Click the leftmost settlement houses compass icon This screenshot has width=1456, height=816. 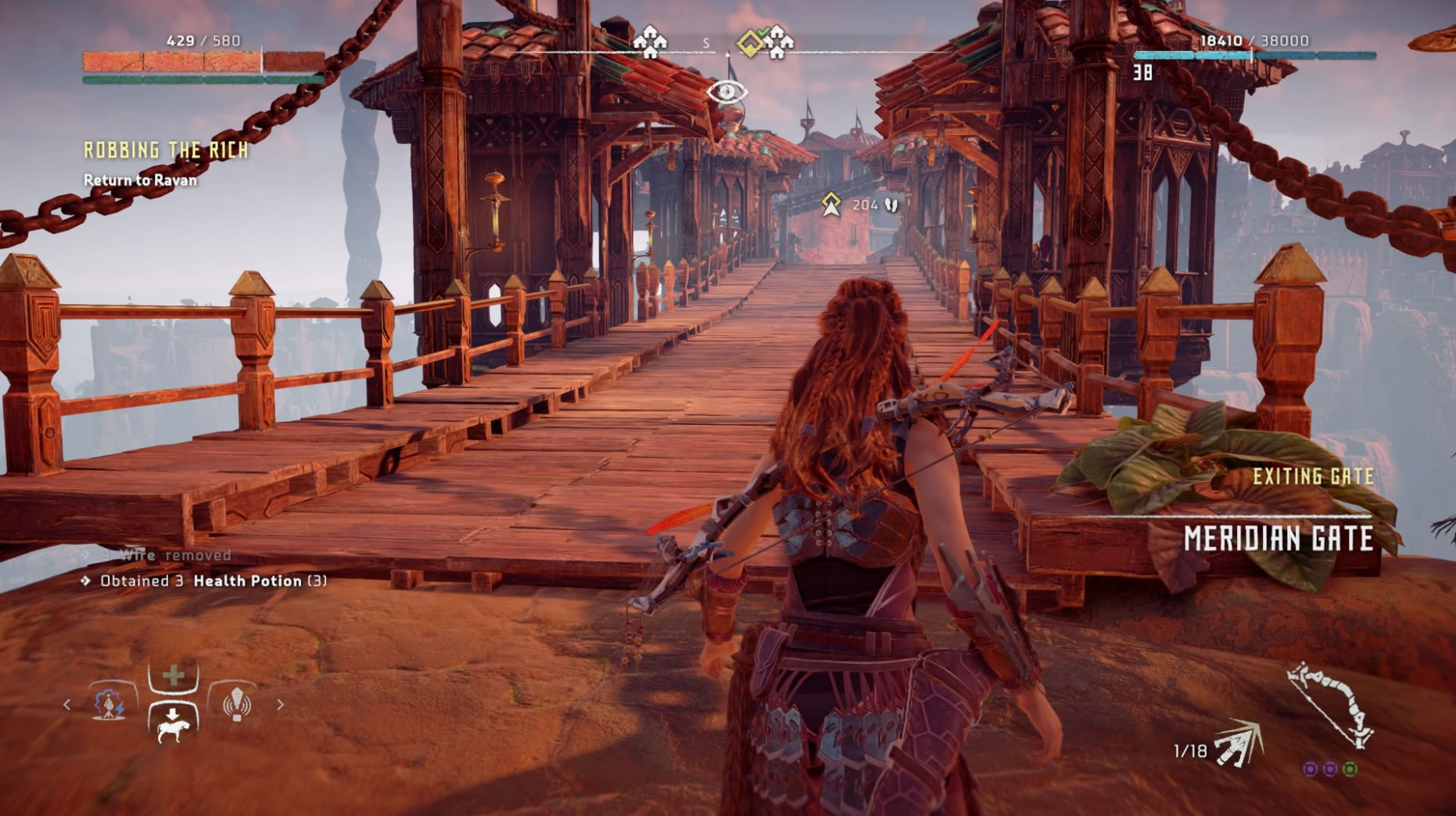[x=650, y=41]
